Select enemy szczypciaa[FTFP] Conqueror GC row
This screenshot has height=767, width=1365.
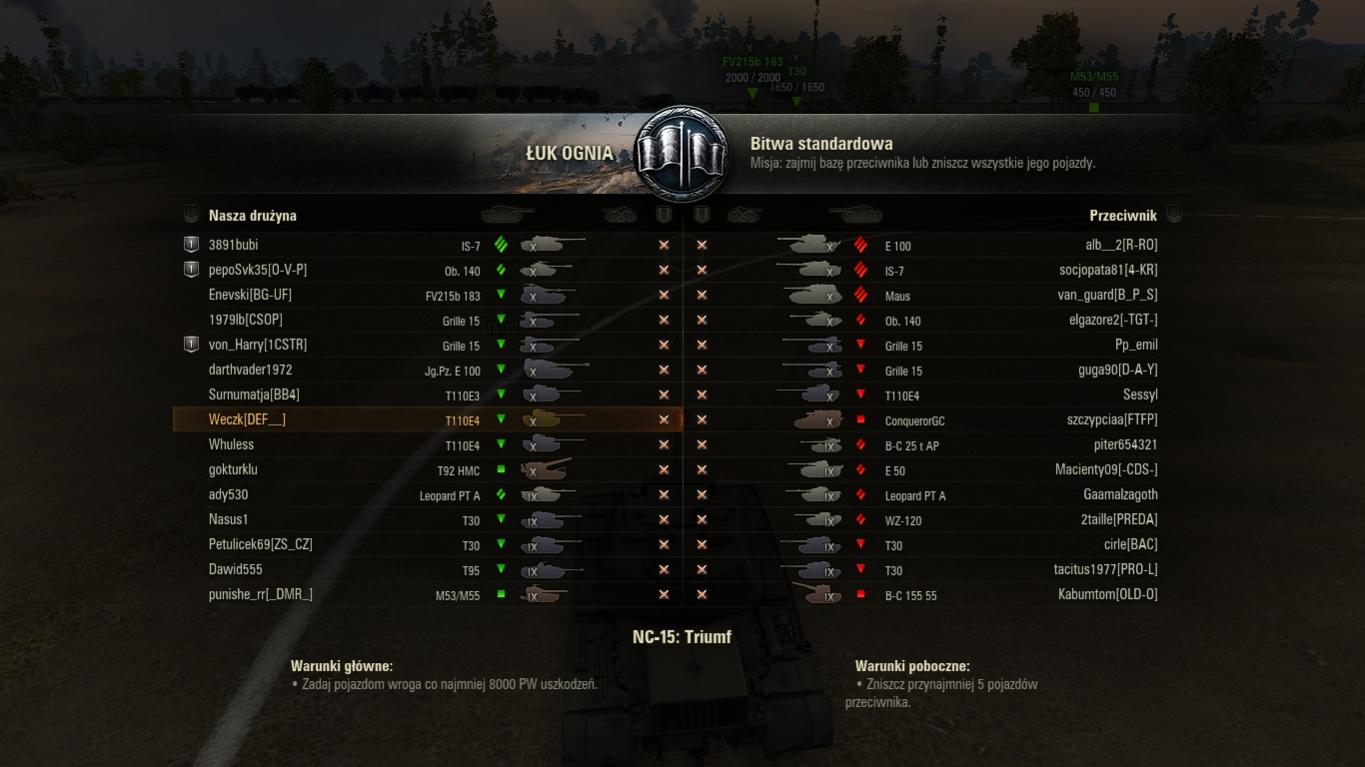(x=1112, y=420)
